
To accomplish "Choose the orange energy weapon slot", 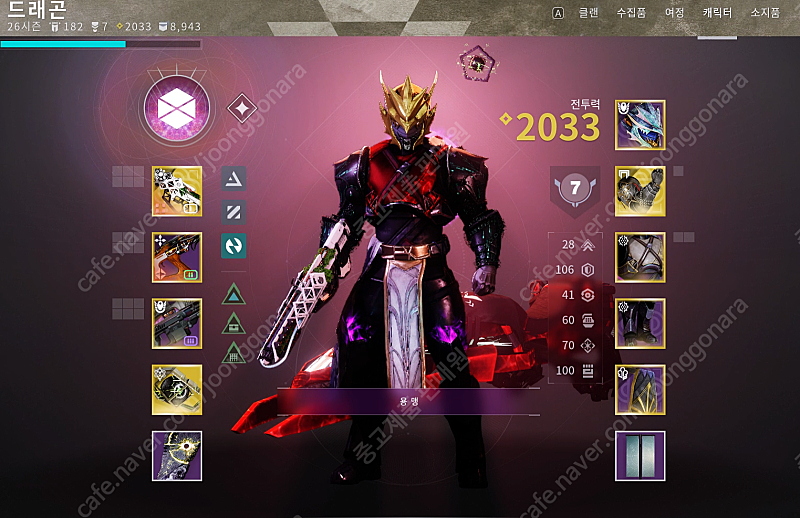I will [x=177, y=257].
